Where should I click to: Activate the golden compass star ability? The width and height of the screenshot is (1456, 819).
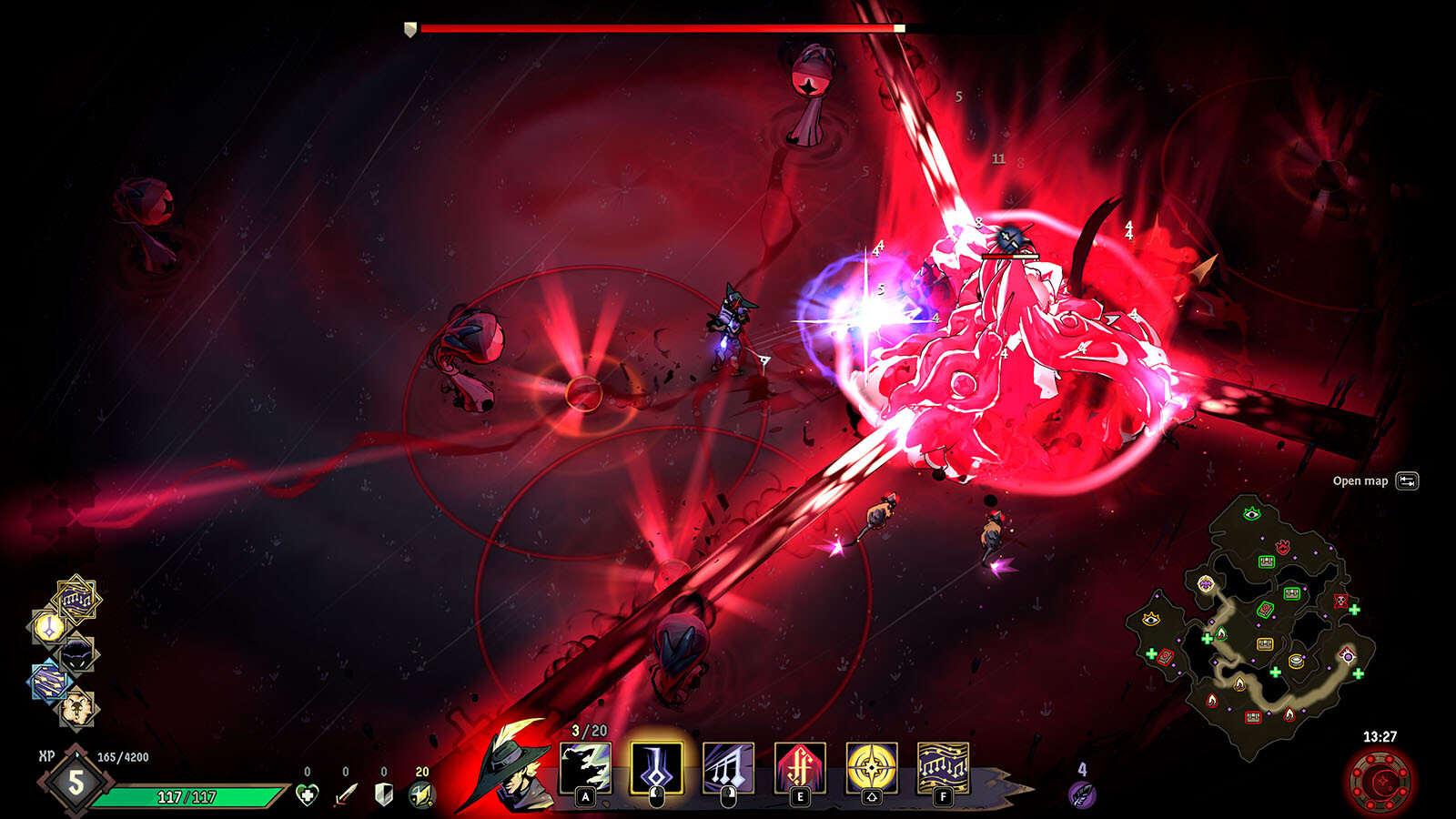tap(872, 768)
